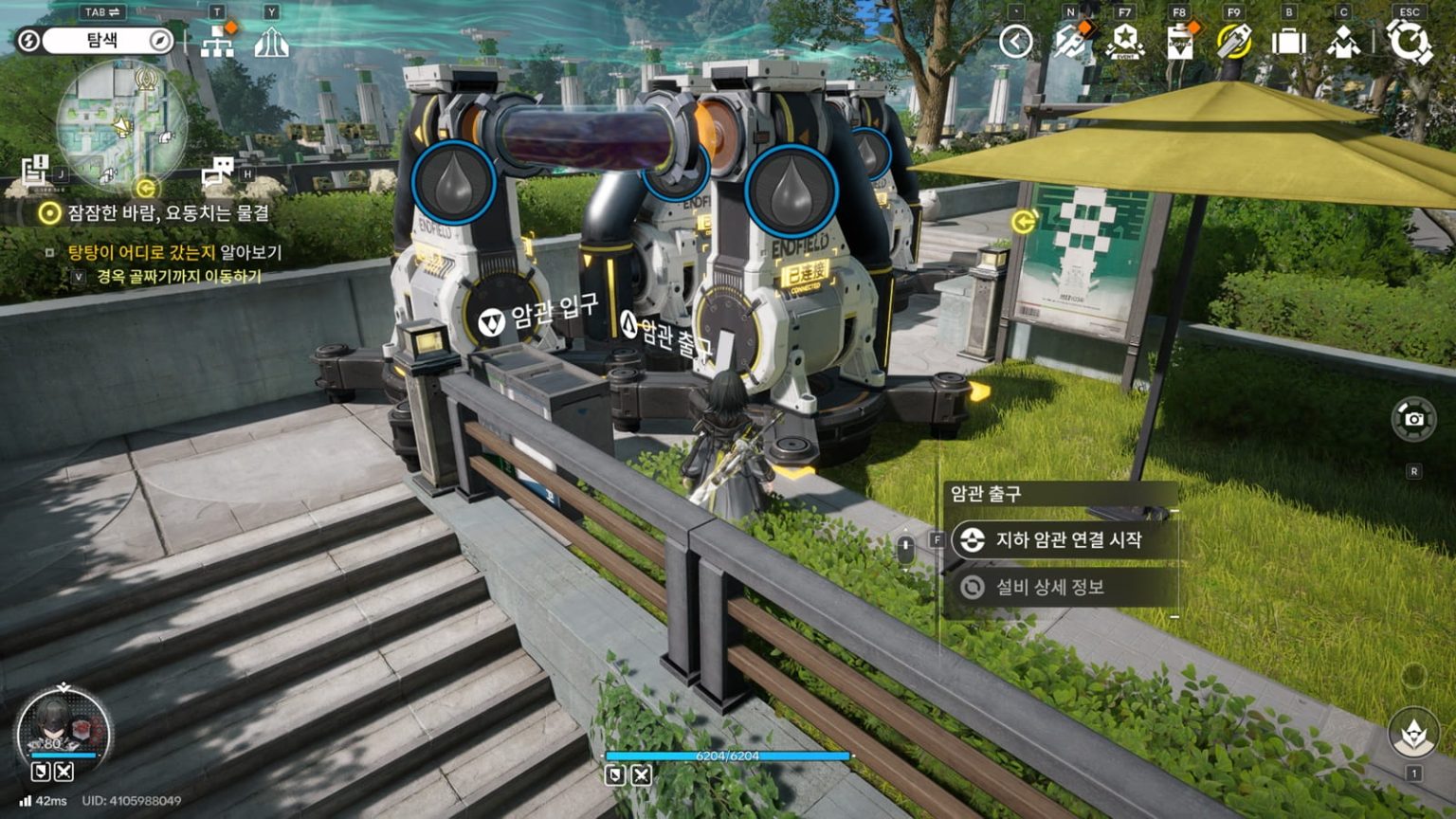Open the mission log icon beside the minimap
1456x819 pixels.
tap(35, 170)
